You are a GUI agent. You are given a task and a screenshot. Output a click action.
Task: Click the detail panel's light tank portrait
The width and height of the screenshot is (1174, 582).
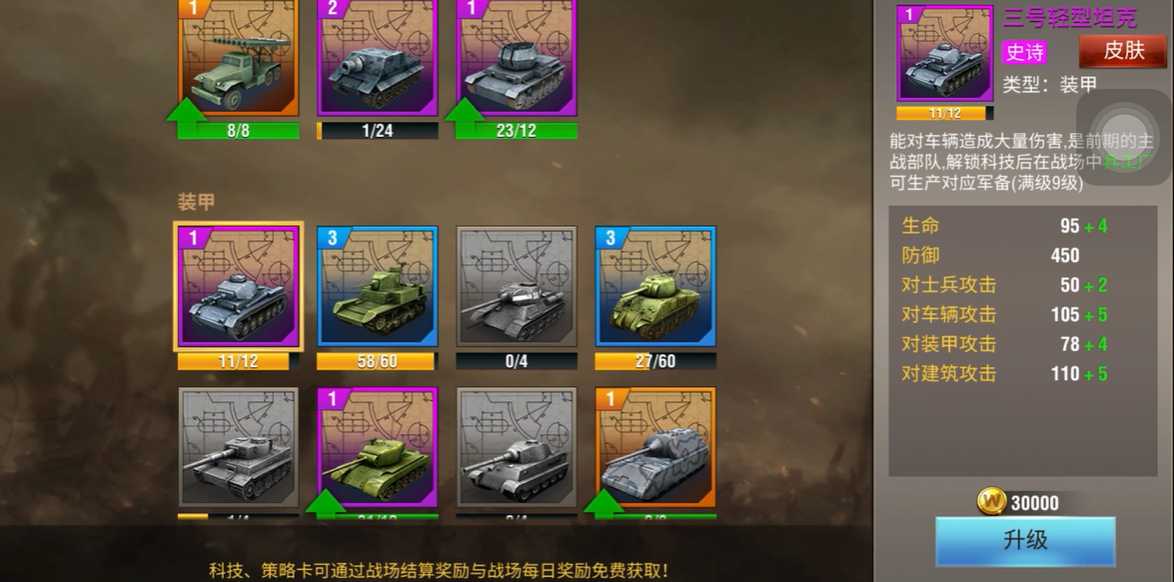944,54
